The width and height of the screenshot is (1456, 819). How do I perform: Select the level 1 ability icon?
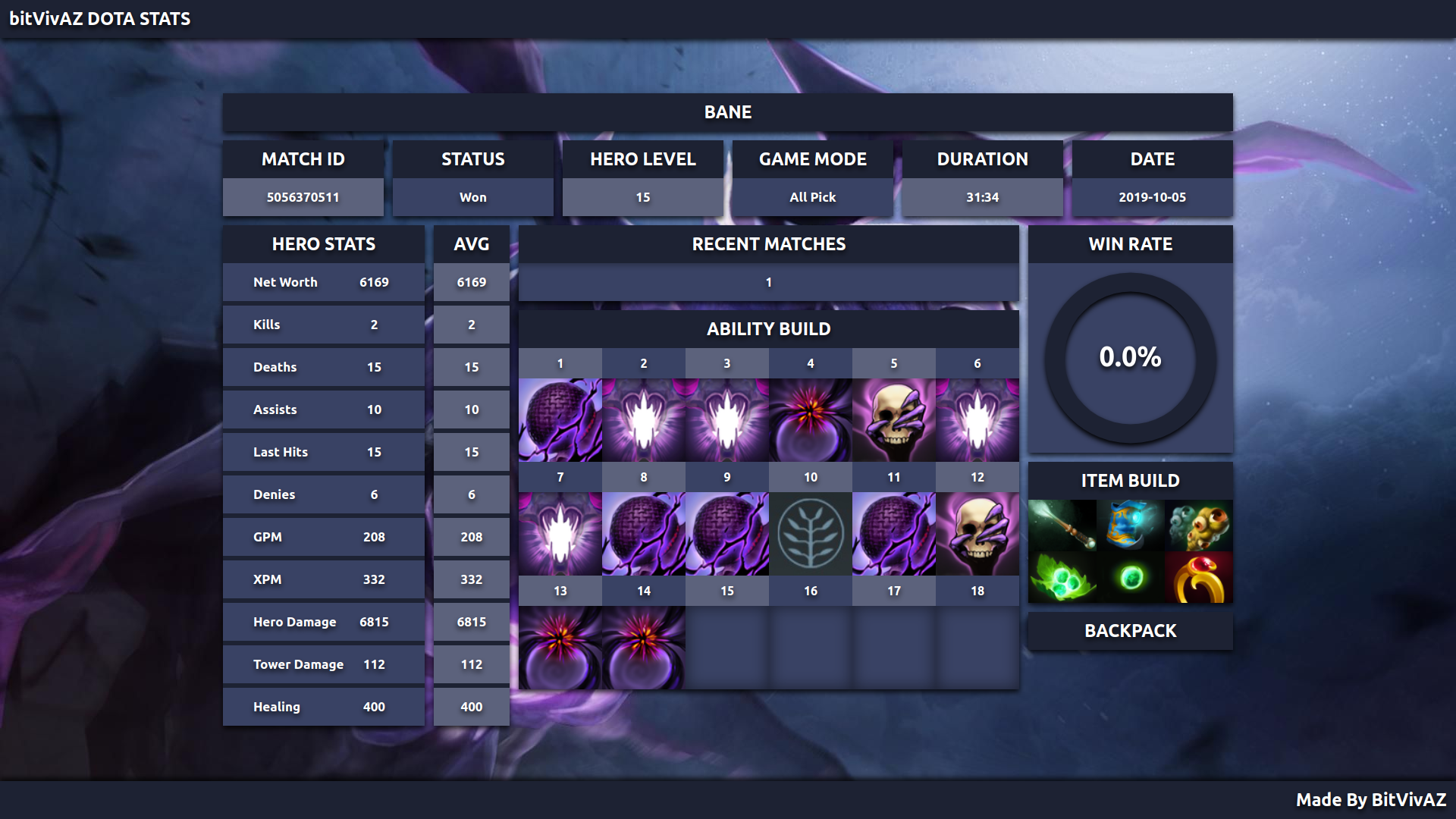560,420
